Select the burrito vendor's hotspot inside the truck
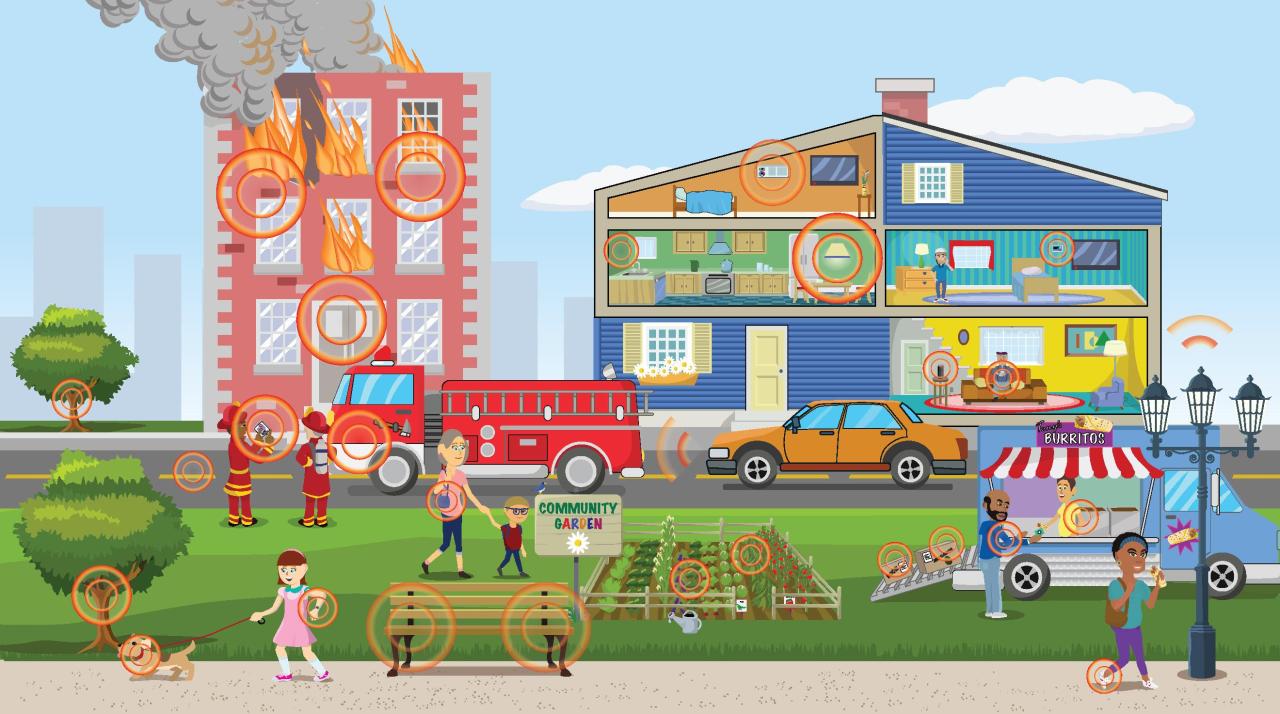The width and height of the screenshot is (1280, 714). coord(1079,517)
